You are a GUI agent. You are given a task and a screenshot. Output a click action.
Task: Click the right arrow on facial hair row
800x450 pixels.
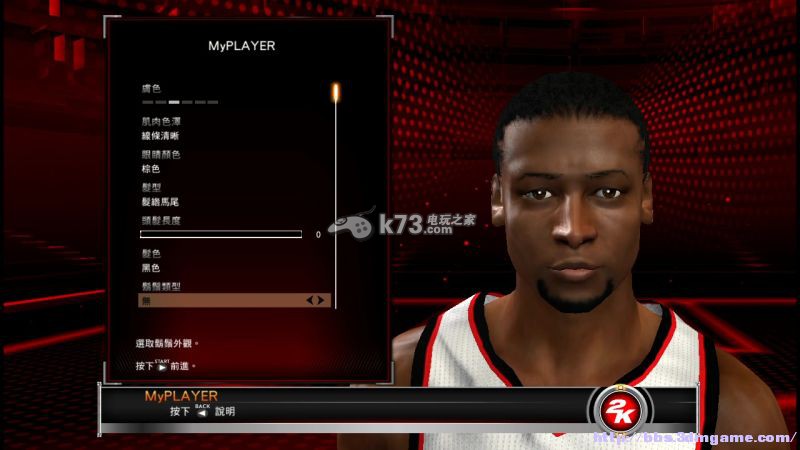pyautogui.click(x=320, y=300)
